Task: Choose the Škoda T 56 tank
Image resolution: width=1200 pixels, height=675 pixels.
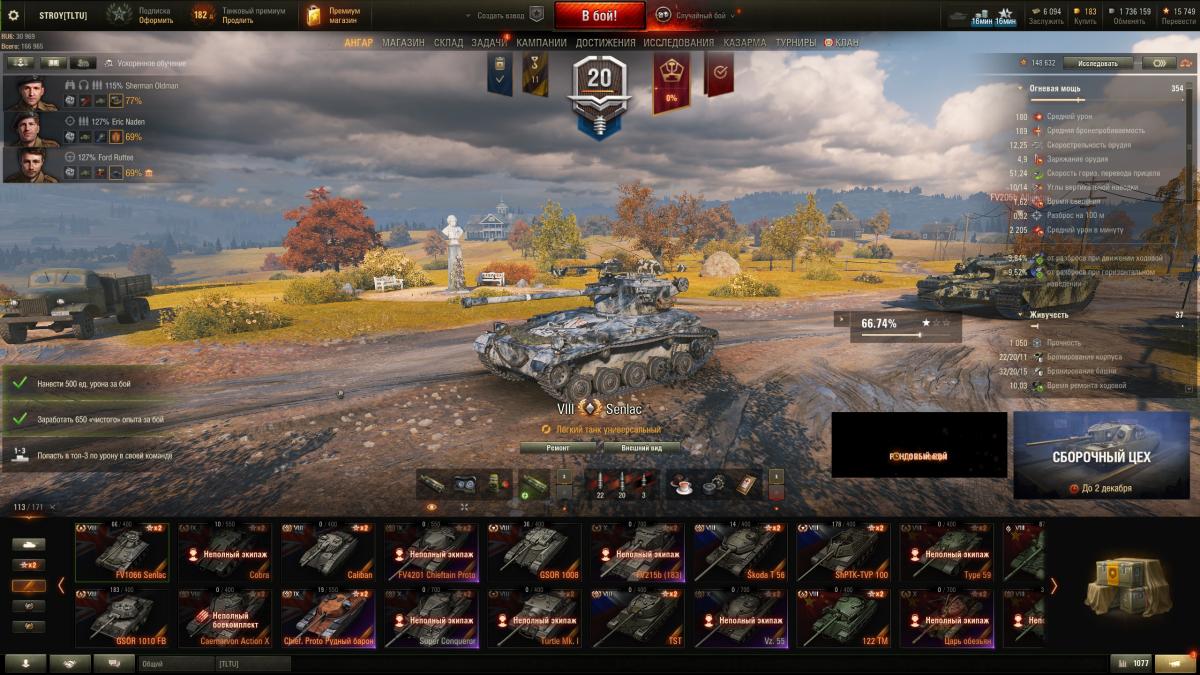Action: [x=741, y=551]
